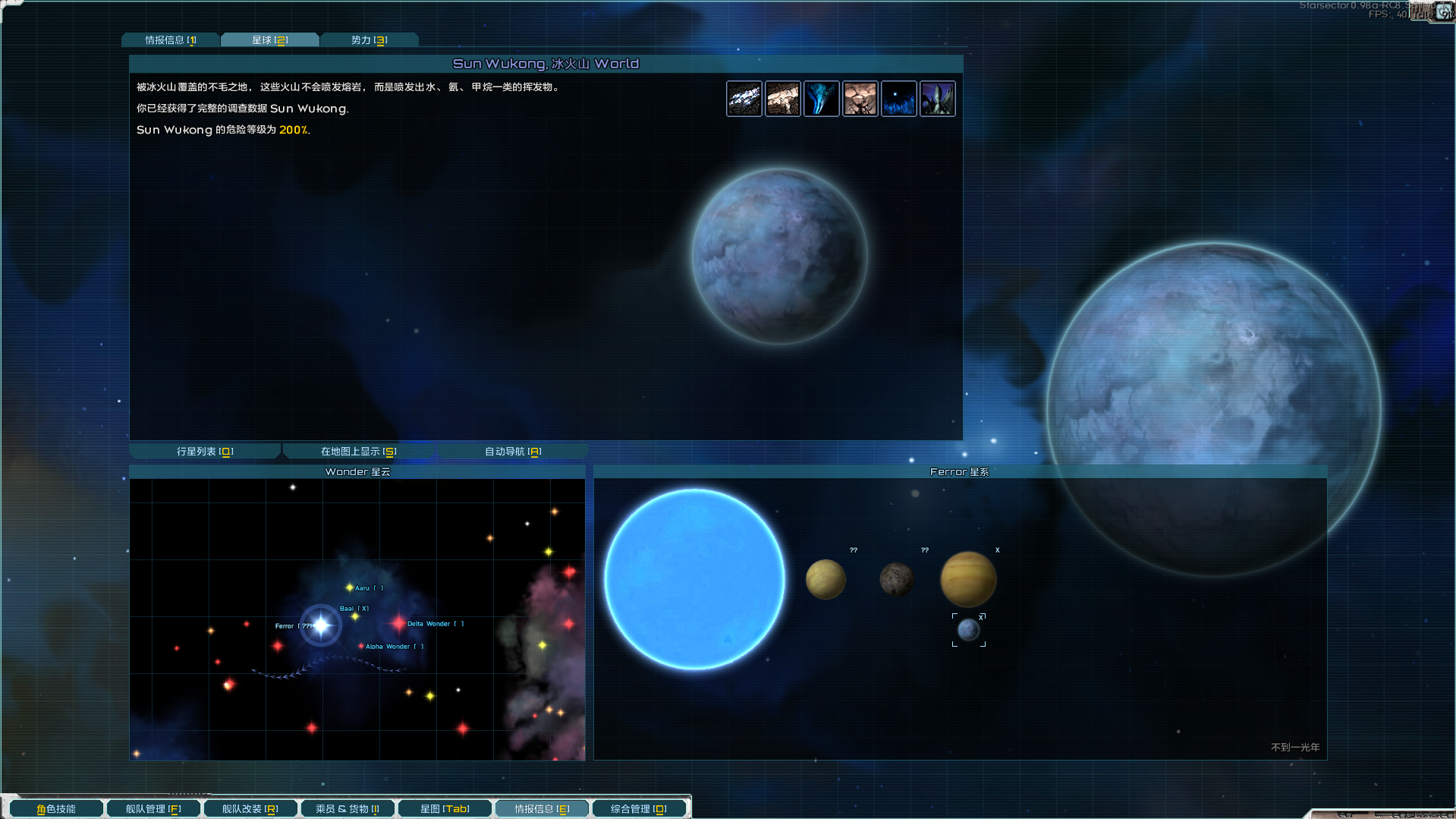Inspect the blue plume condition icon
Viewport: 1456px width, 819px height.
point(822,99)
